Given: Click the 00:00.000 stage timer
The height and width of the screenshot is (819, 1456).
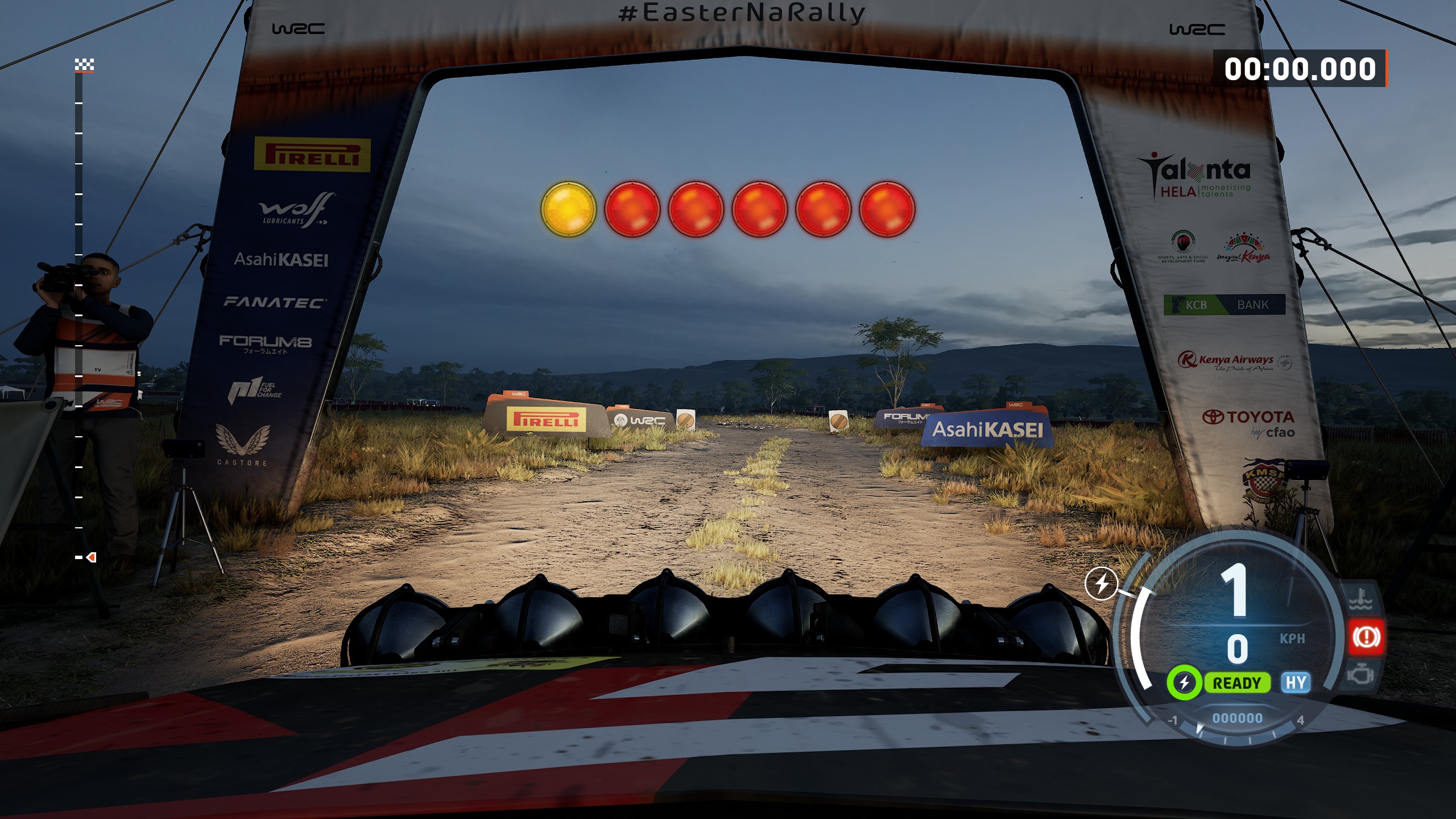Looking at the screenshot, I should (x=1300, y=69).
